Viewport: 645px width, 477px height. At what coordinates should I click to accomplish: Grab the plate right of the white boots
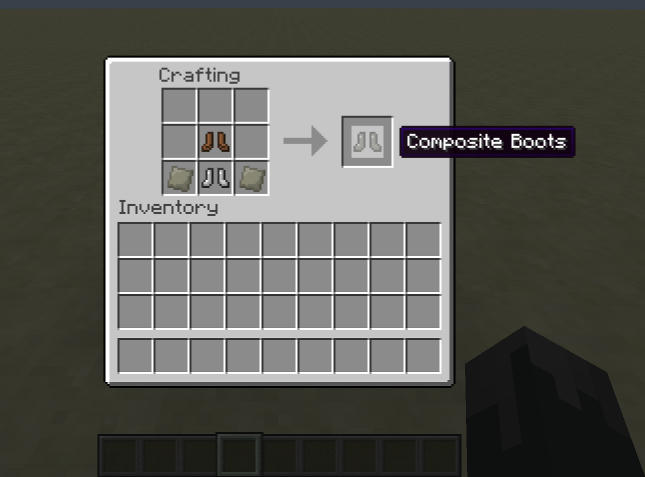[x=251, y=178]
